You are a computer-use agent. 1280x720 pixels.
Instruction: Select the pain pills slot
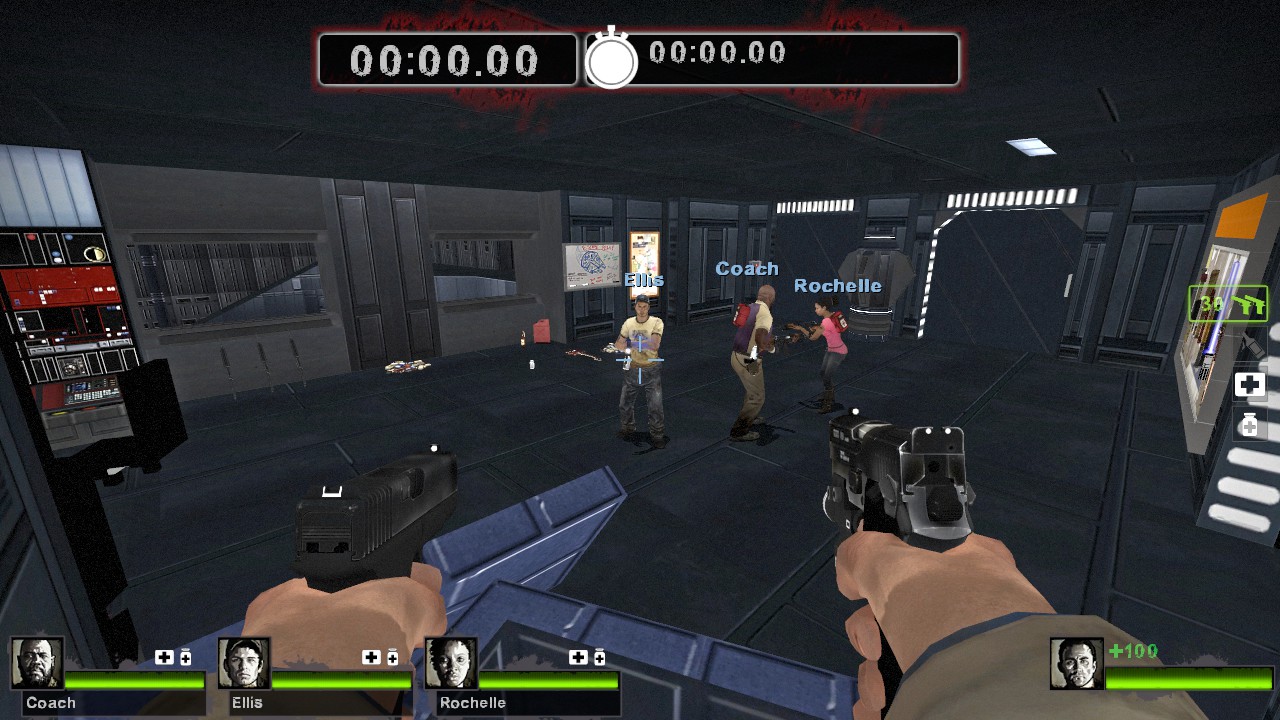[1249, 424]
